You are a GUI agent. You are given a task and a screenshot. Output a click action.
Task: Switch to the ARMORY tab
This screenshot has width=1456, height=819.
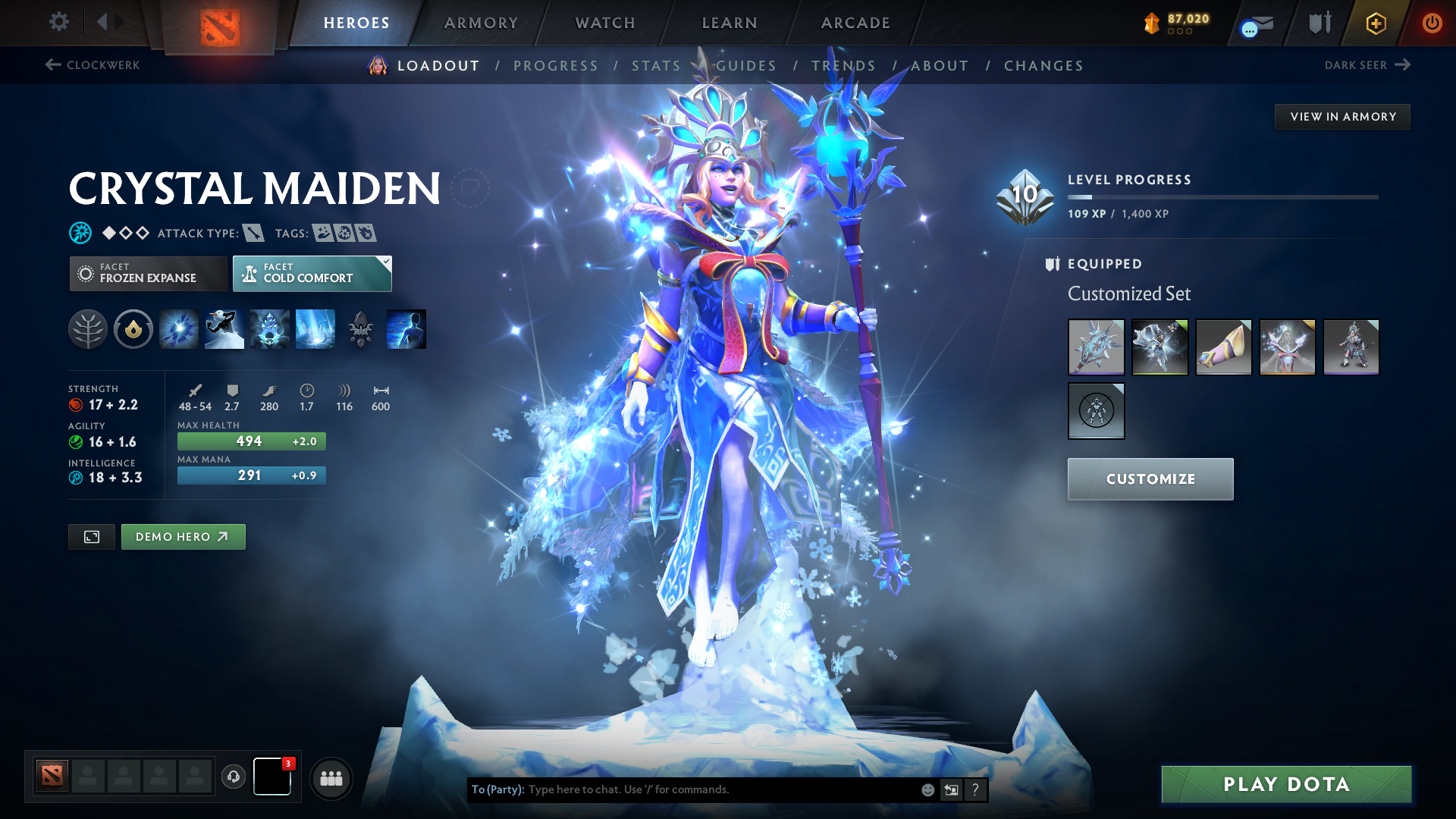(481, 23)
